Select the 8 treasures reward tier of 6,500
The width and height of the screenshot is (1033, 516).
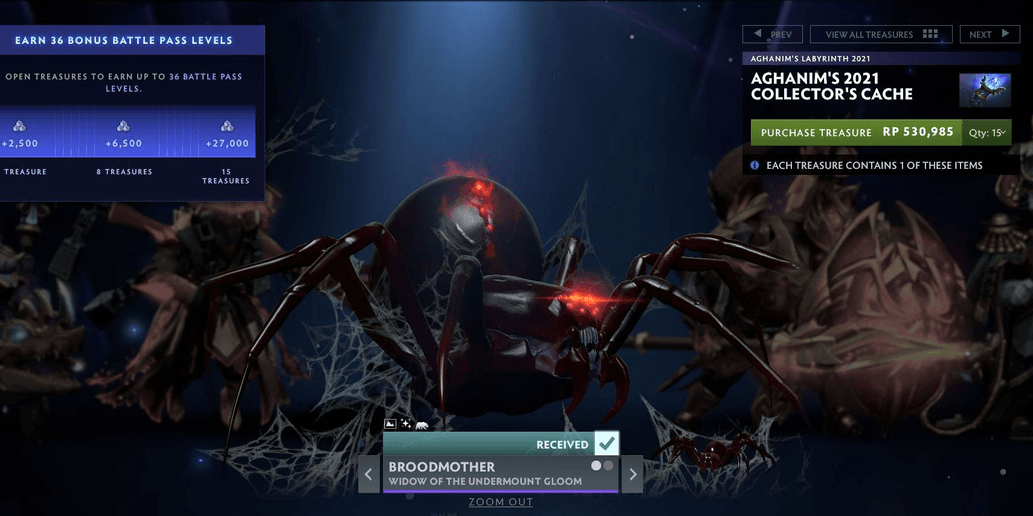click(x=123, y=134)
